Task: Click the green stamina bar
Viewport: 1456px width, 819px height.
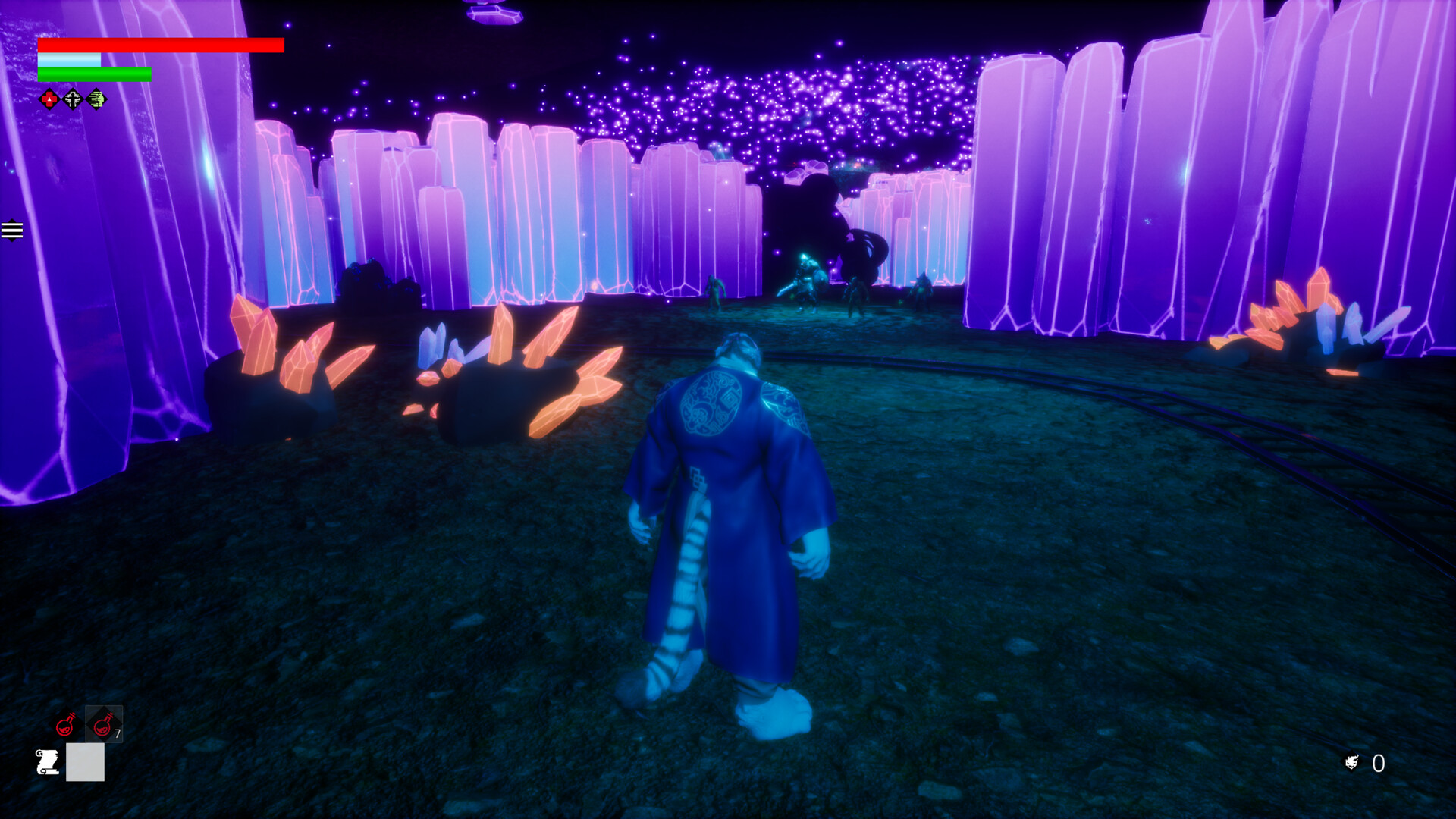Action: pos(95,74)
